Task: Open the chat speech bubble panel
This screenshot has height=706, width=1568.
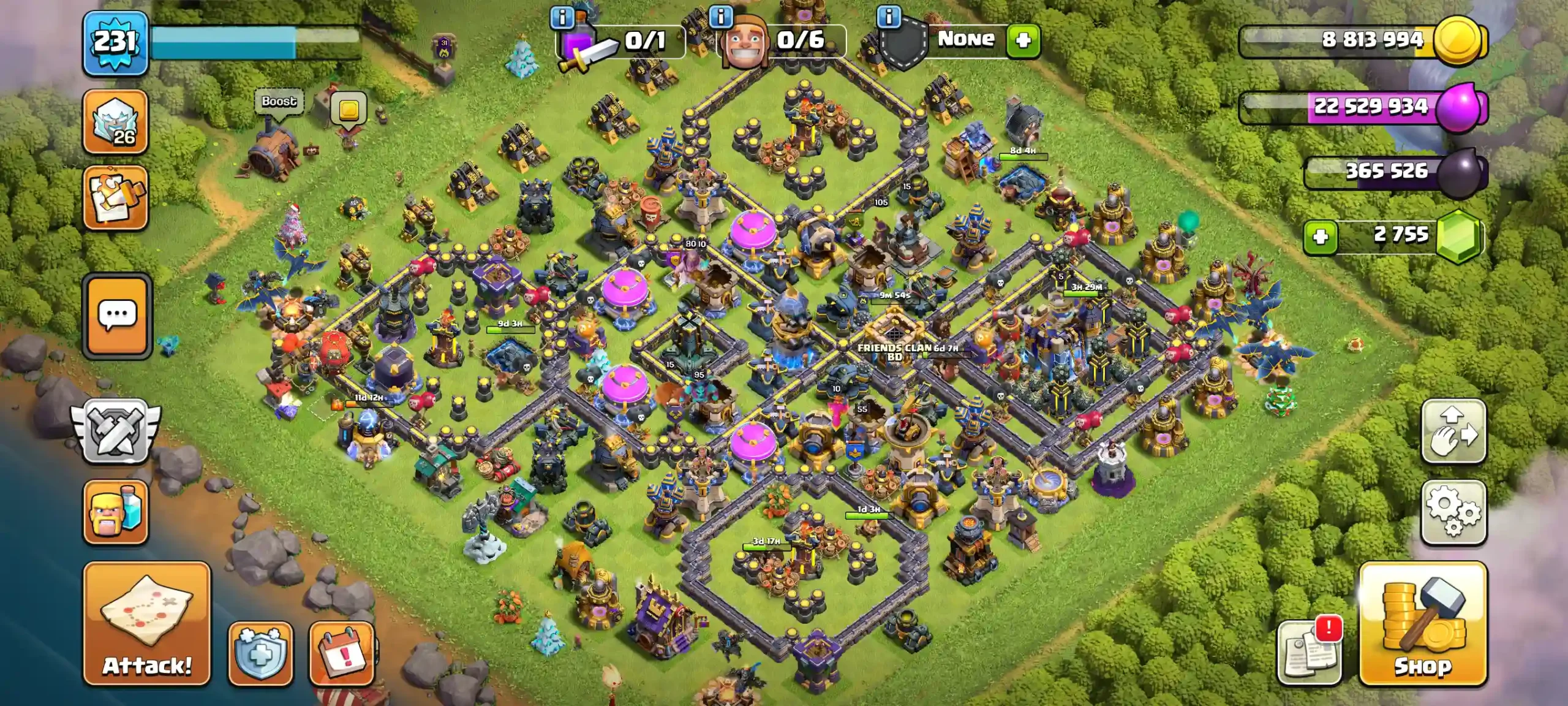Action: point(117,316)
